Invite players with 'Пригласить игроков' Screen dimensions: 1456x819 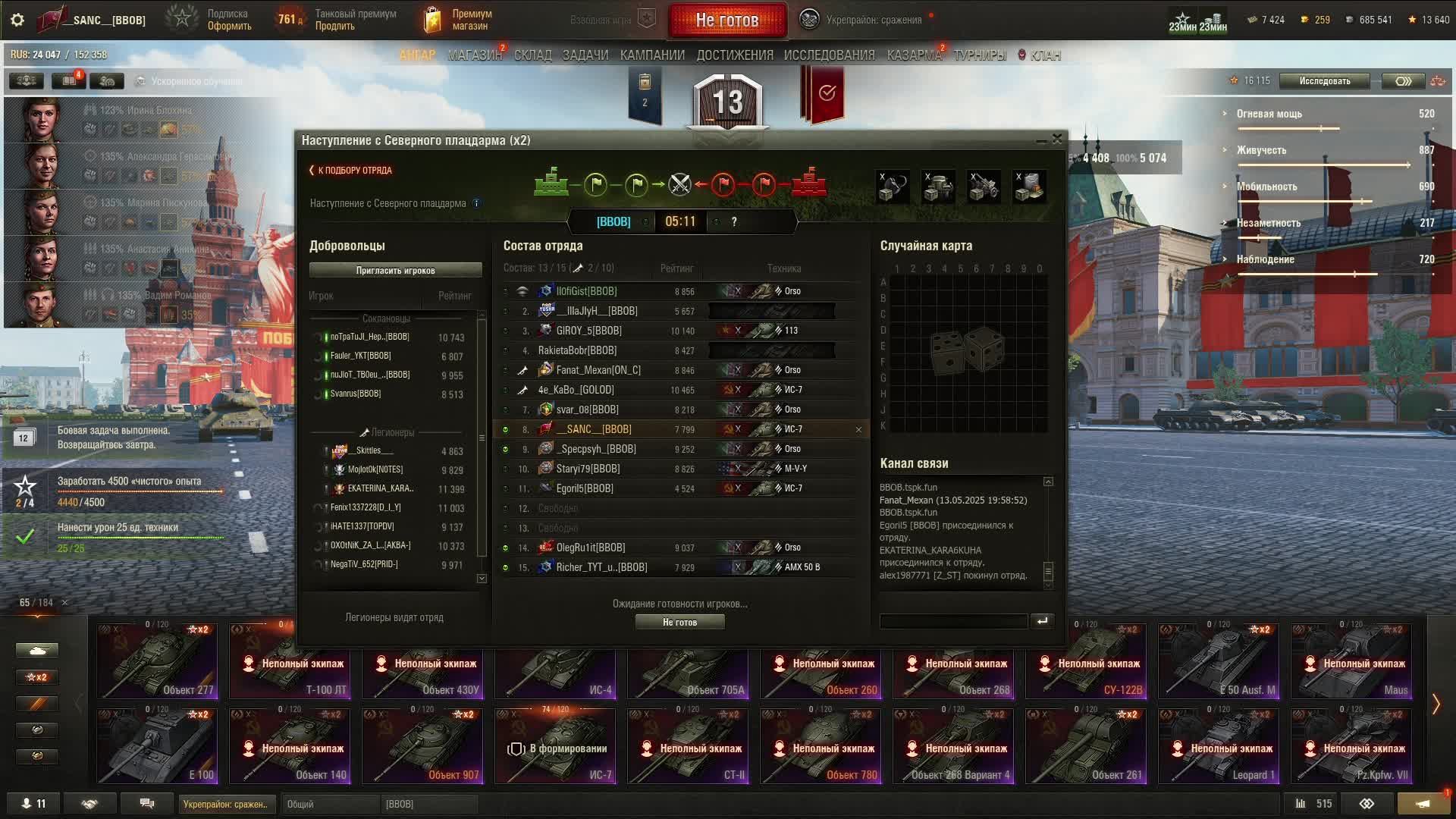[x=395, y=271]
